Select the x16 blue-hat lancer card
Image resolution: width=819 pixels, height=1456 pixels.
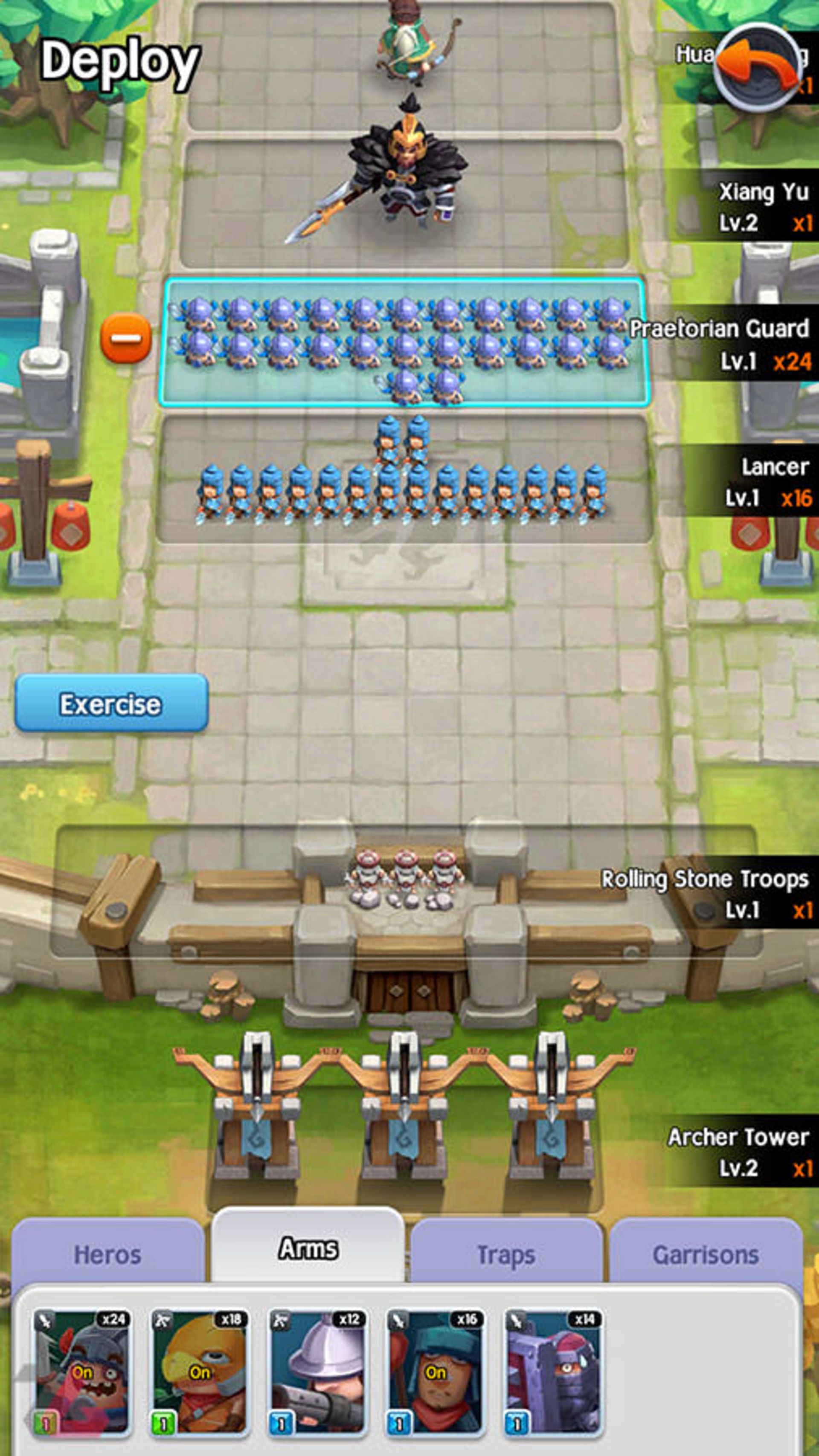[x=436, y=1372]
